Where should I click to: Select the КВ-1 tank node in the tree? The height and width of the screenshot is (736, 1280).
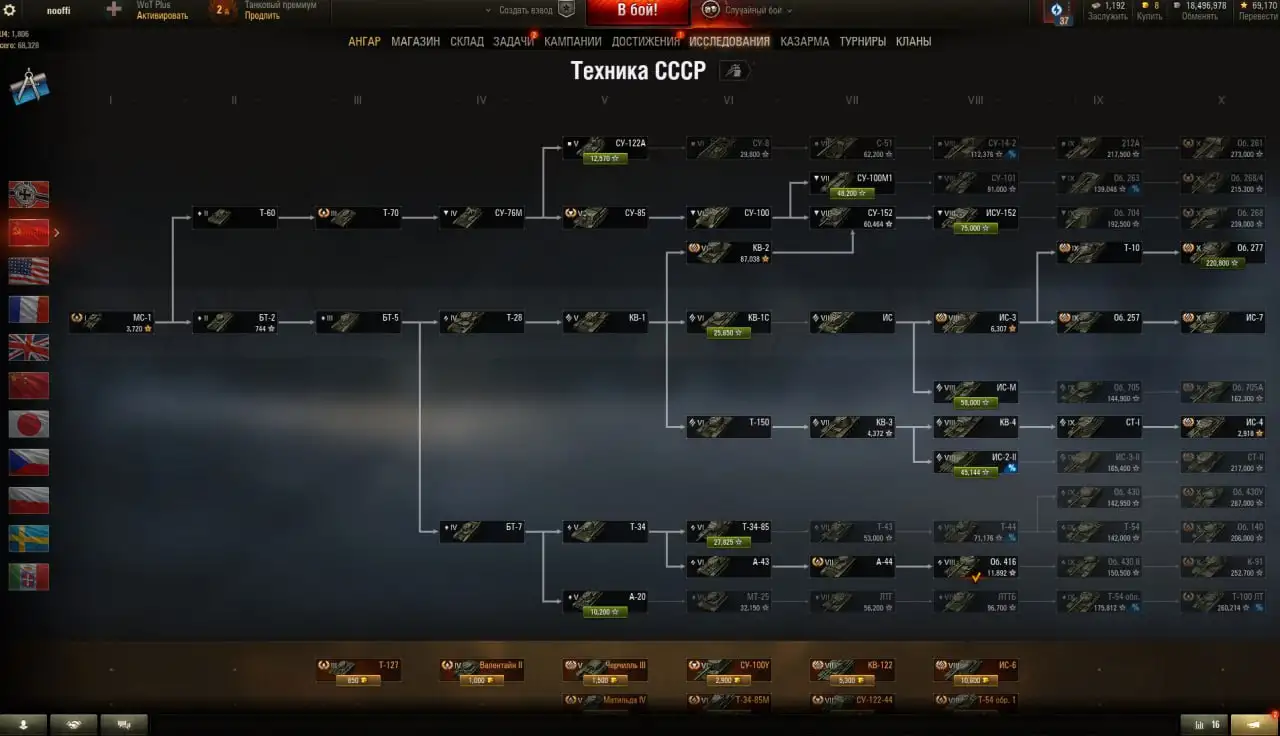(605, 321)
